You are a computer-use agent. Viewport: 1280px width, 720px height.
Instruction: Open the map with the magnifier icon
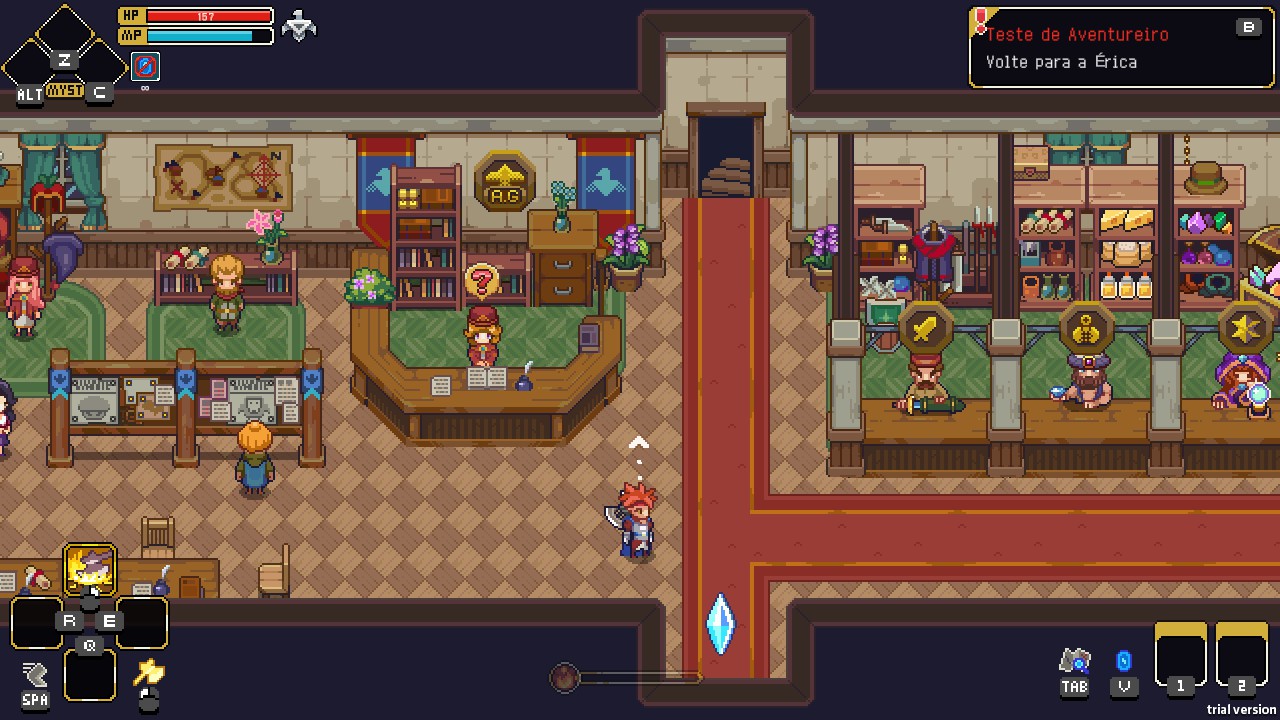click(1075, 661)
